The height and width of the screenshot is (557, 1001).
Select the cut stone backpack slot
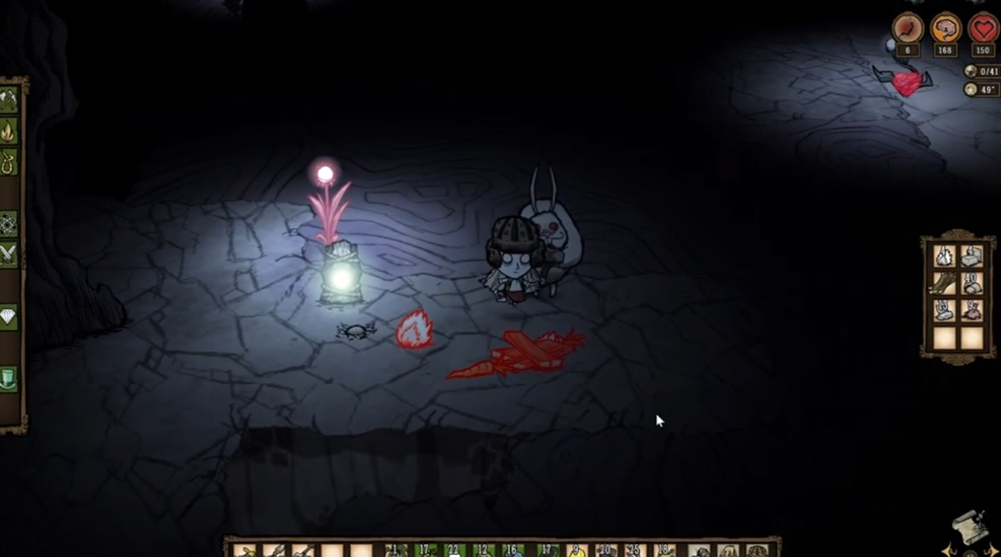tap(971, 257)
